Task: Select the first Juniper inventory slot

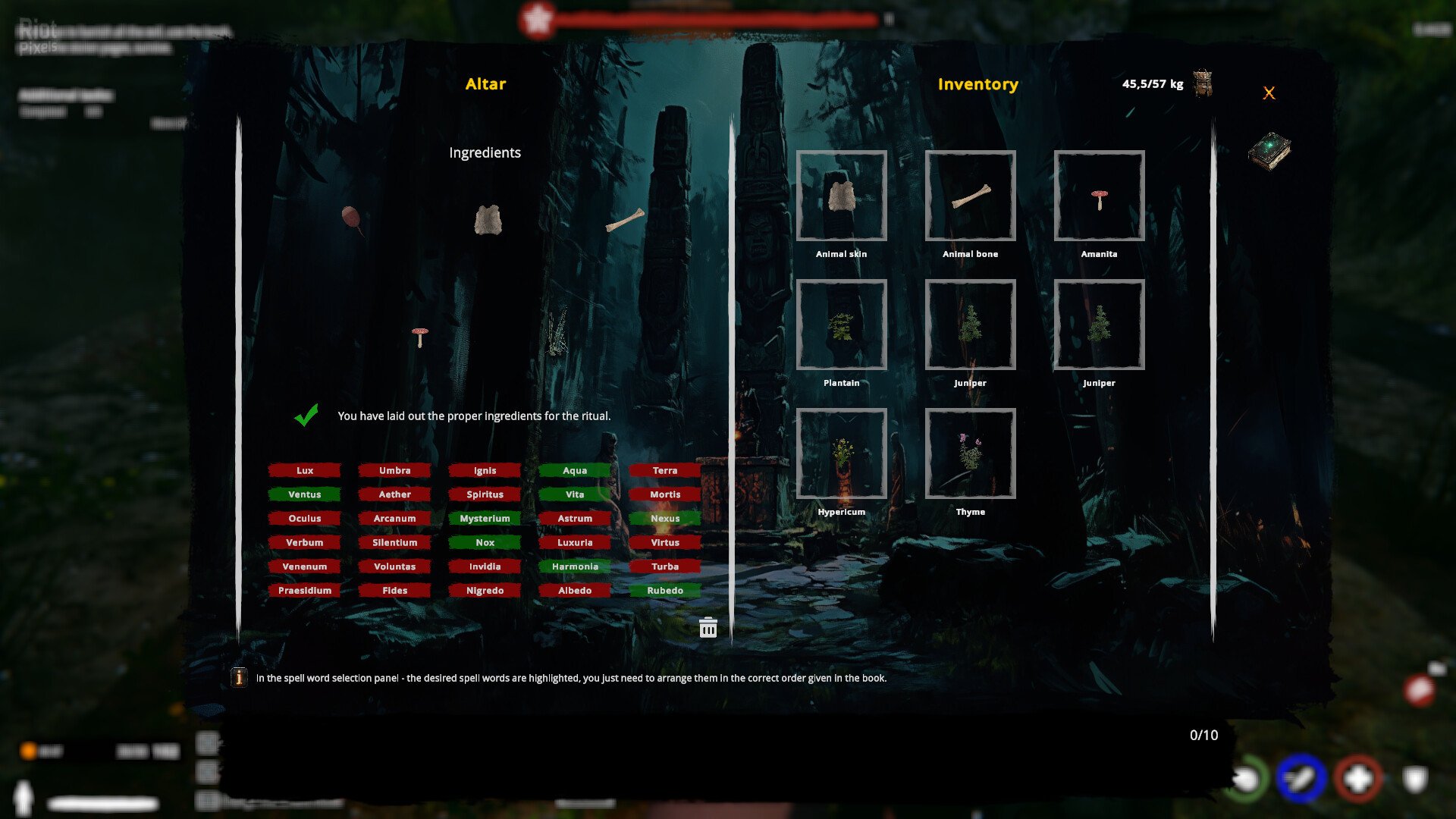Action: point(970,326)
